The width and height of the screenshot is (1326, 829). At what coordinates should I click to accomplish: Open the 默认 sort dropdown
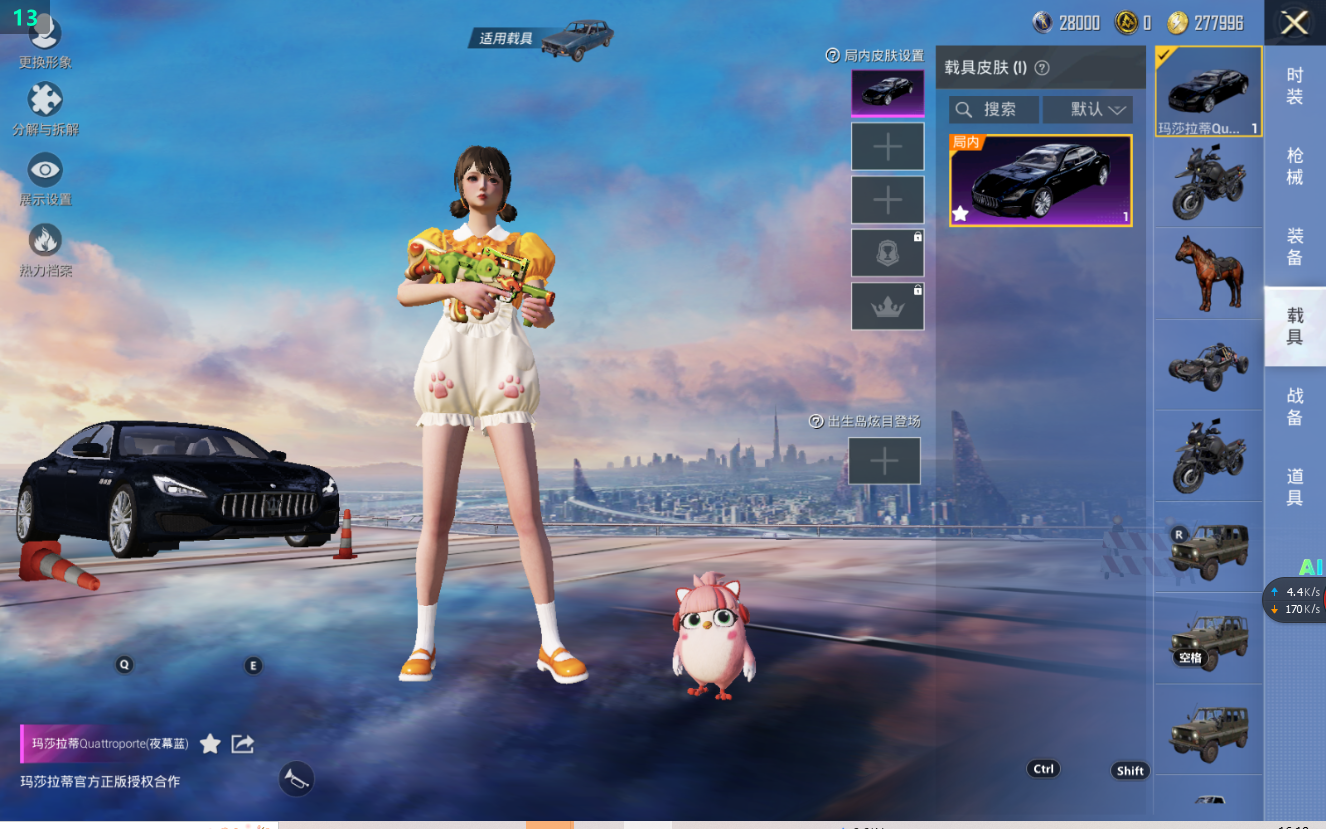click(x=1087, y=109)
